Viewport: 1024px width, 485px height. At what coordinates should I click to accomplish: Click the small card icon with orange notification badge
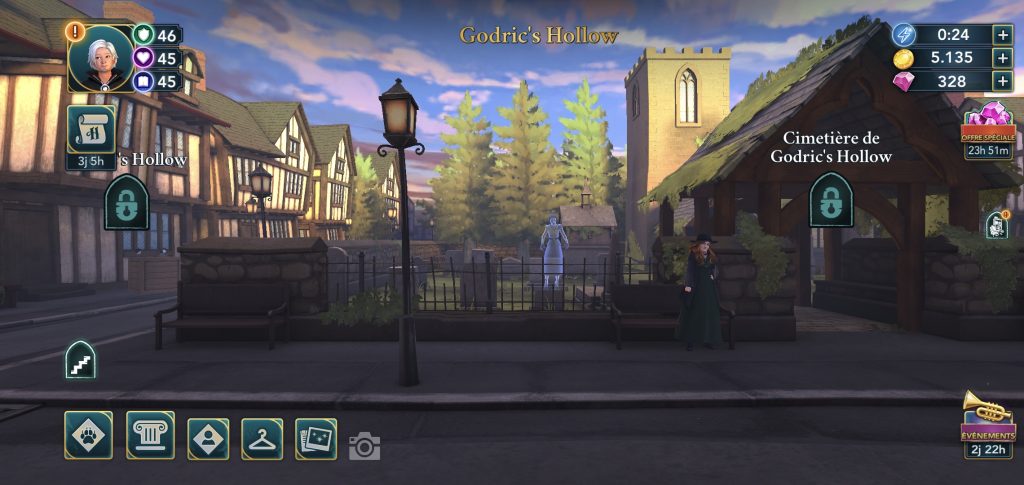pyautogui.click(x=996, y=225)
